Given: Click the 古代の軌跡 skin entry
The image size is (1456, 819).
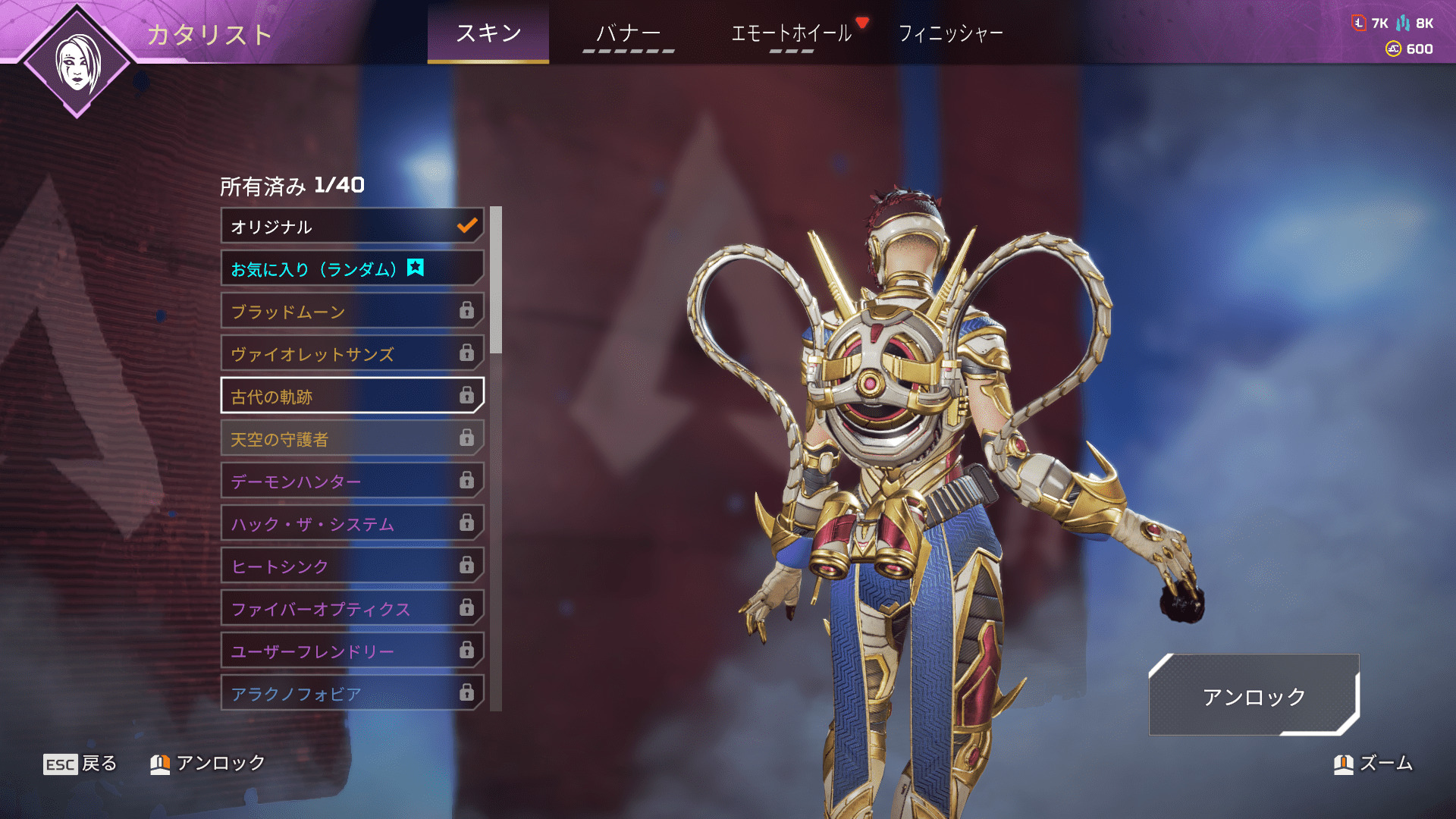Looking at the screenshot, I should (352, 396).
